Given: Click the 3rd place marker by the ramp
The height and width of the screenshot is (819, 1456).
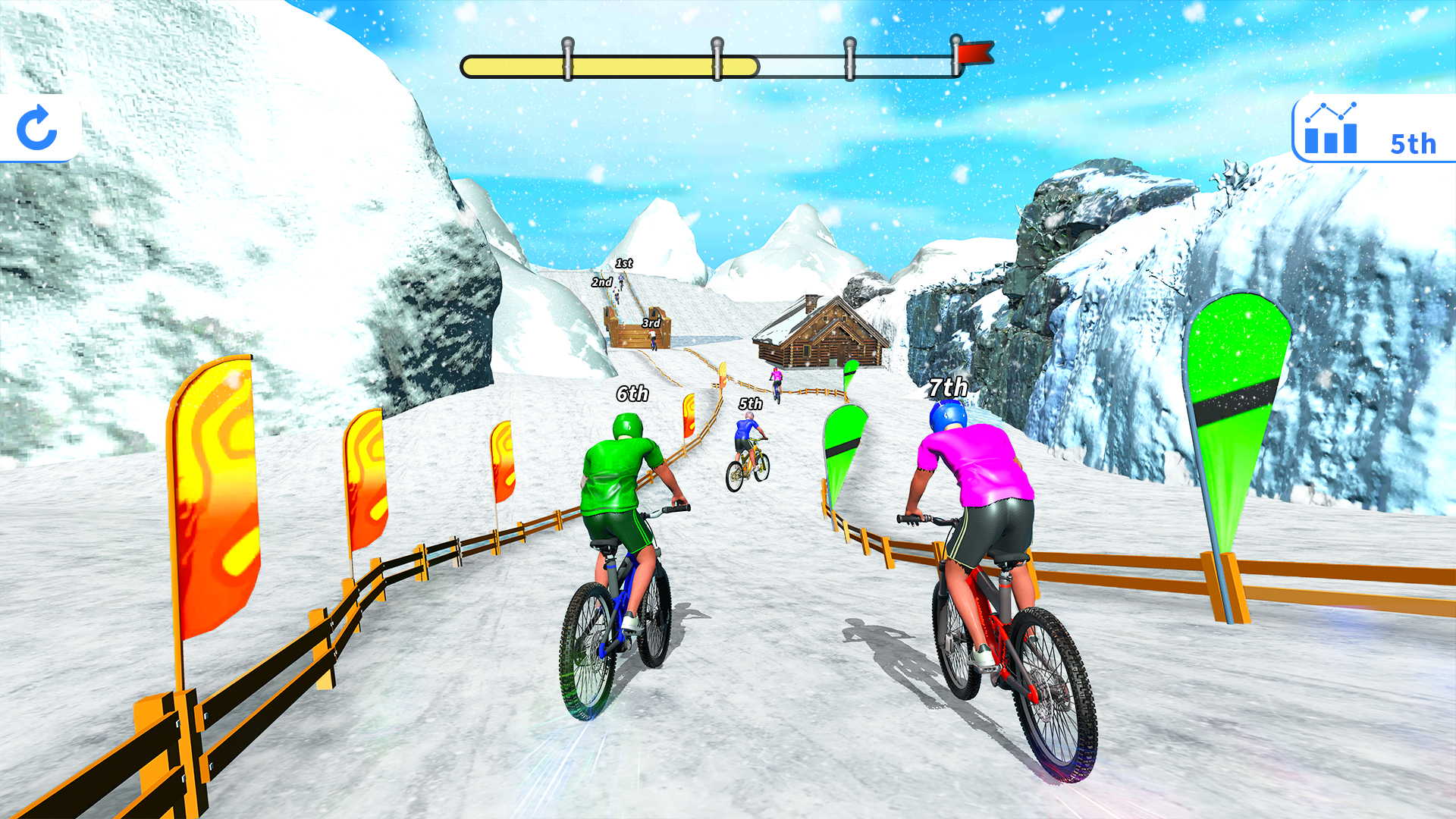Looking at the screenshot, I should point(650,322).
